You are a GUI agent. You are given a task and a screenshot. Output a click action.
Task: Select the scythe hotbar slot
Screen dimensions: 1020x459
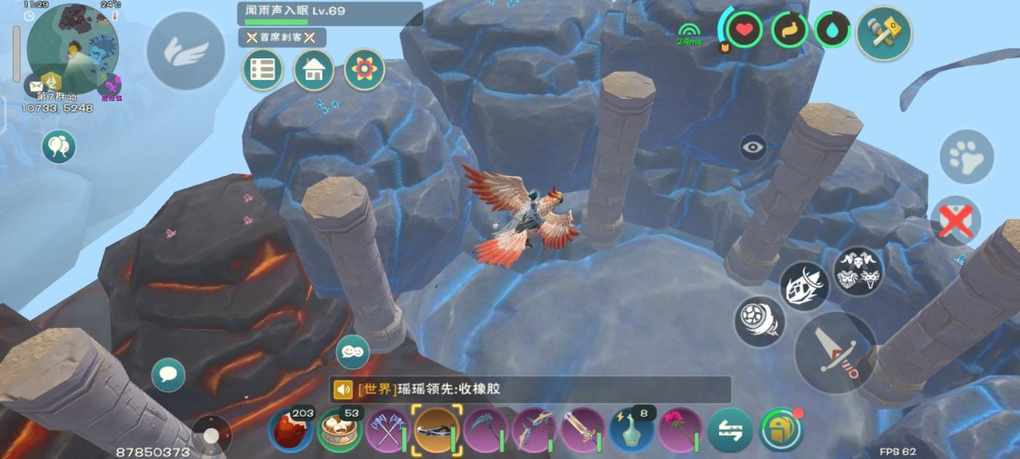point(485,431)
